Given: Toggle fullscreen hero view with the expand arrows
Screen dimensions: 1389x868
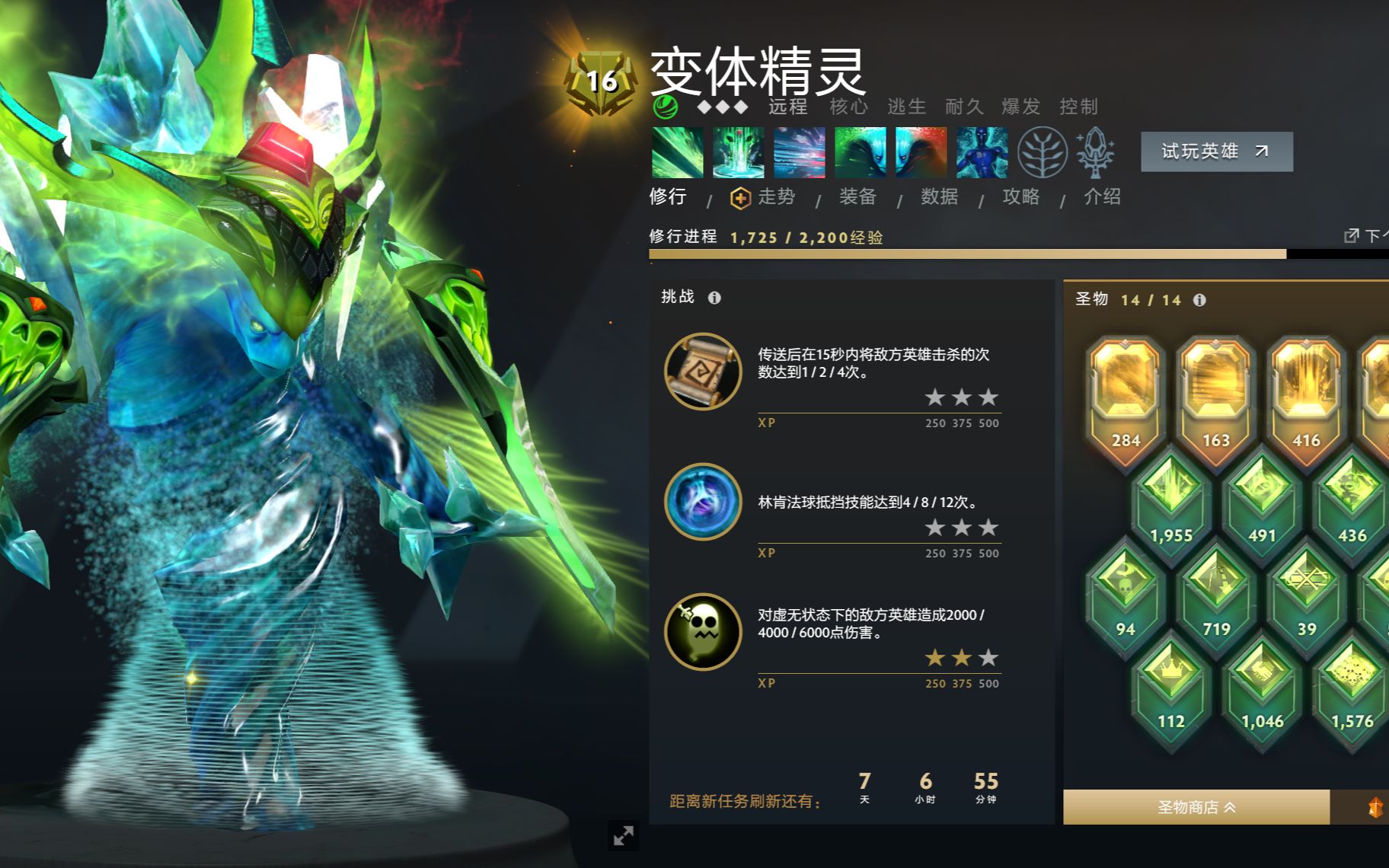Looking at the screenshot, I should [624, 835].
